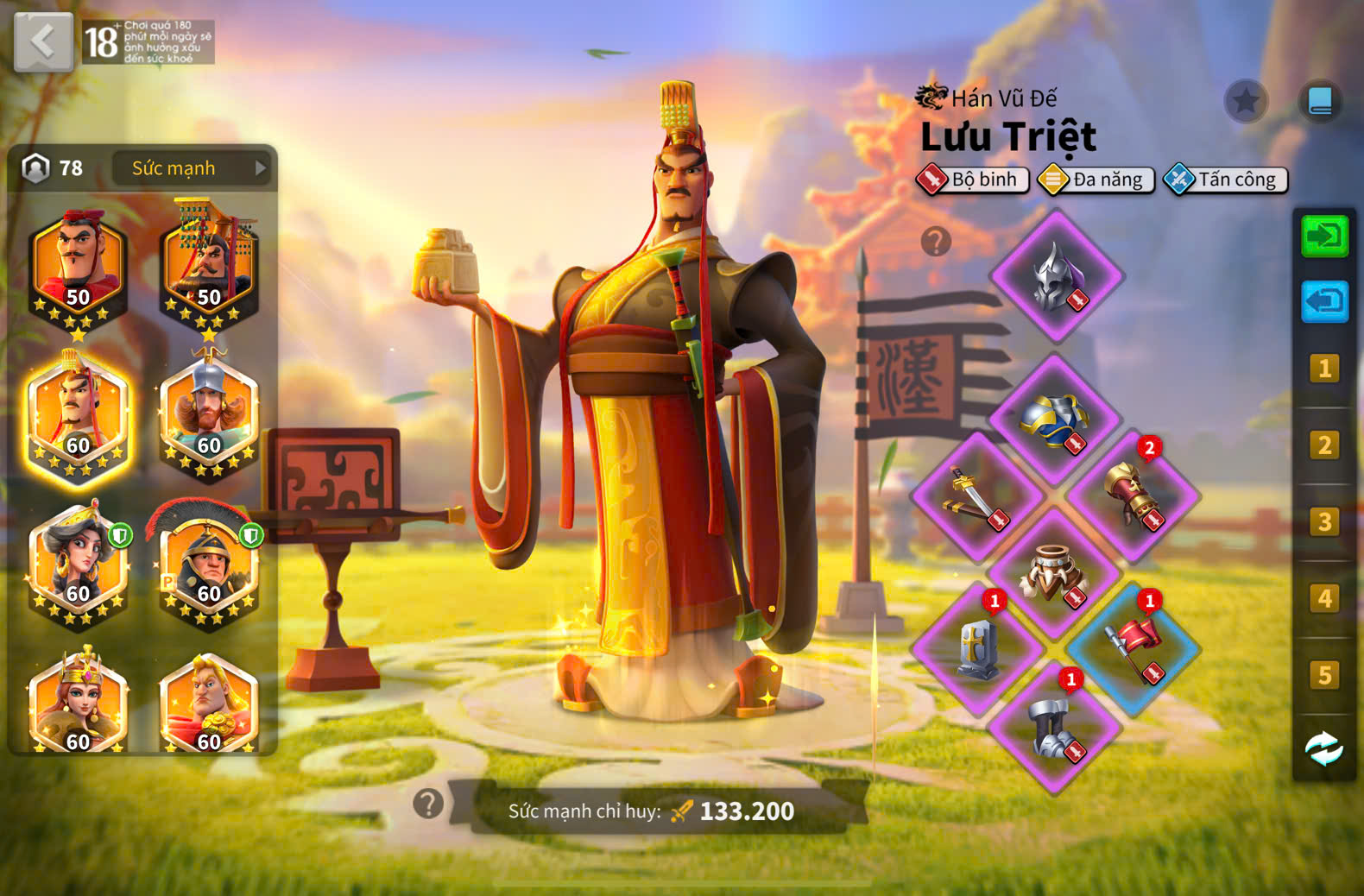Choose the boots equipment slot

point(1054,727)
